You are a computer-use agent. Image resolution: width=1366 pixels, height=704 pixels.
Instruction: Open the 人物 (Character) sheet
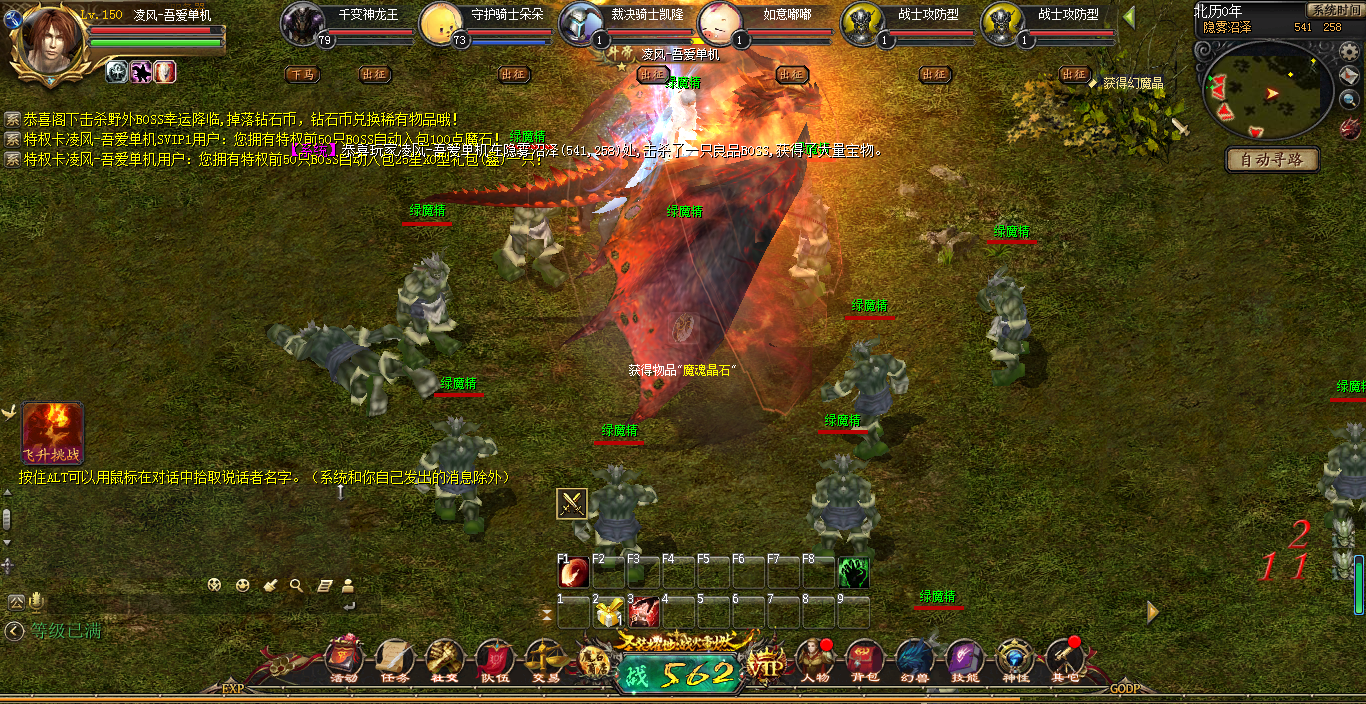point(815,659)
